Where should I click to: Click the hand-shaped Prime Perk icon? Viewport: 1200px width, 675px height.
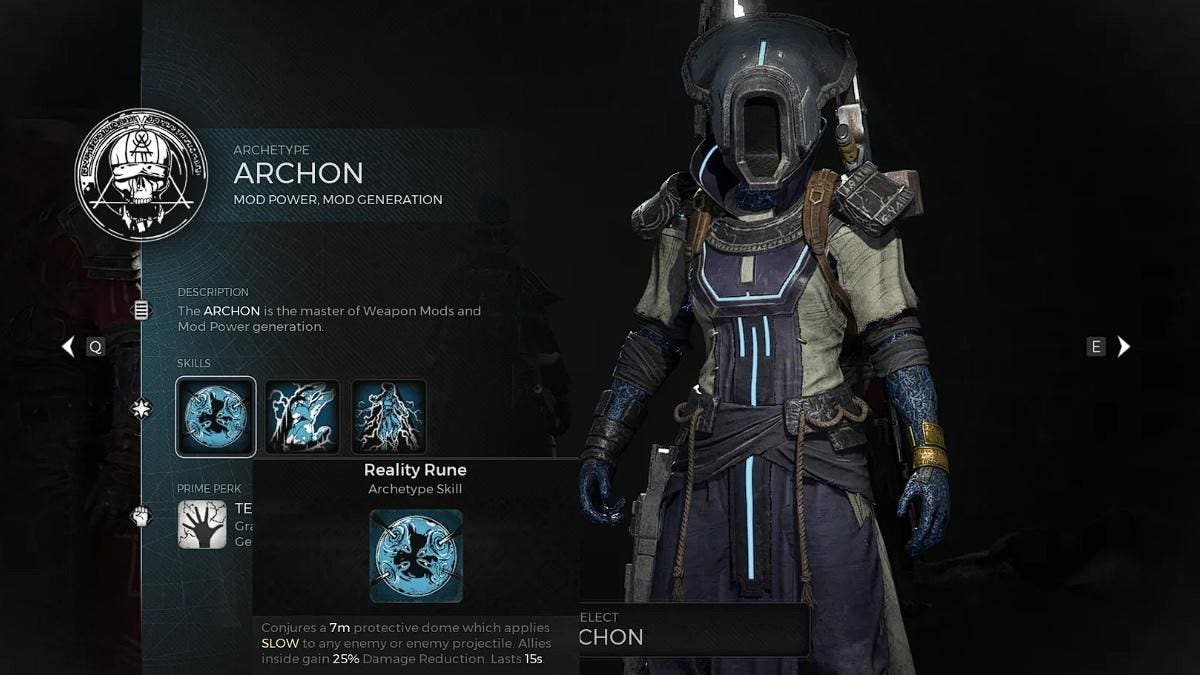click(202, 525)
